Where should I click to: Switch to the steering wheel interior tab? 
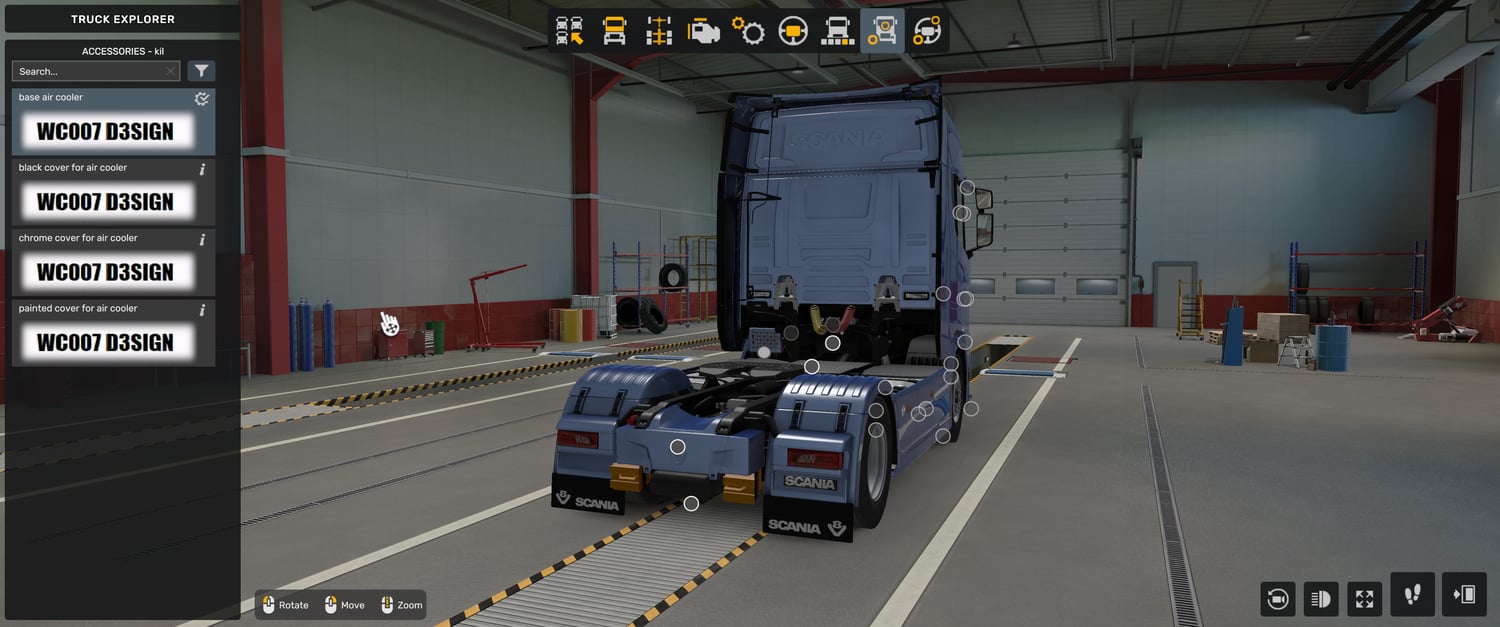(x=793, y=31)
